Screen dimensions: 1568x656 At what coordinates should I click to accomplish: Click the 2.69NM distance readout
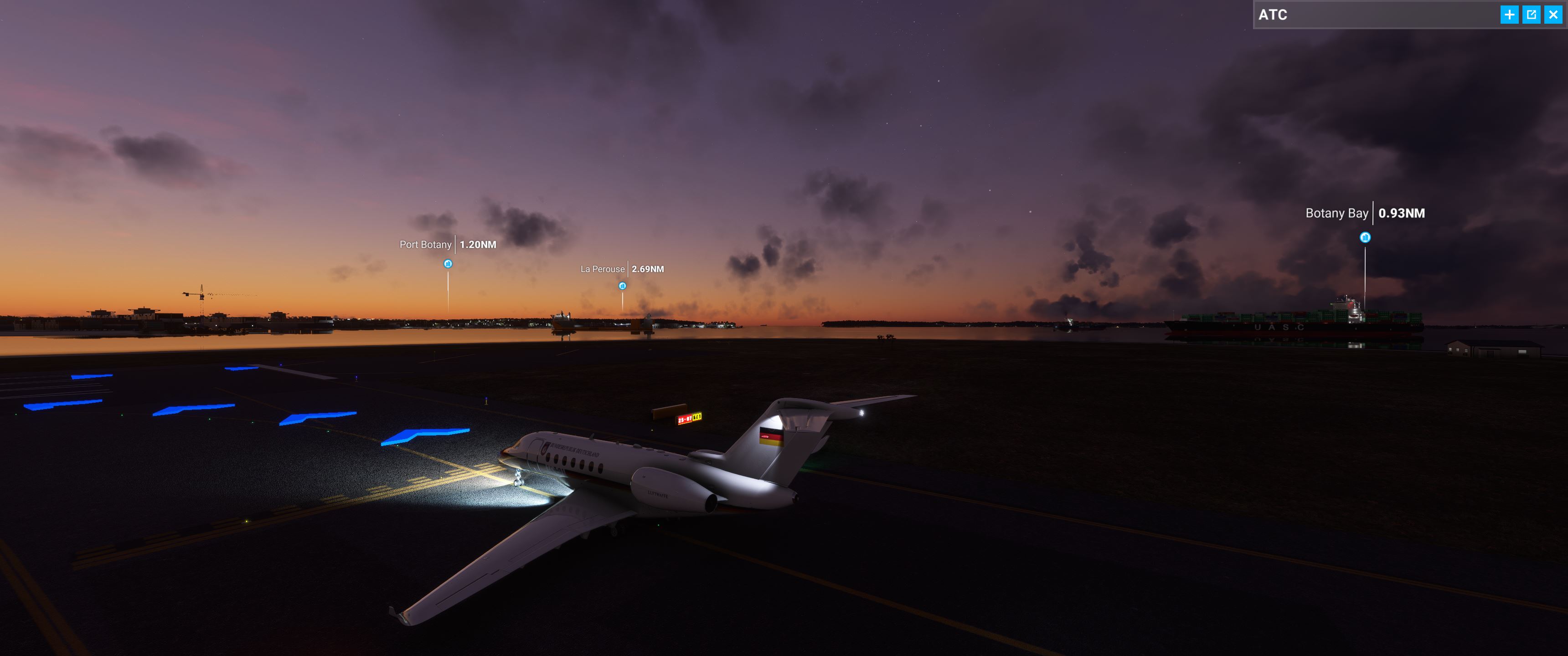(647, 268)
